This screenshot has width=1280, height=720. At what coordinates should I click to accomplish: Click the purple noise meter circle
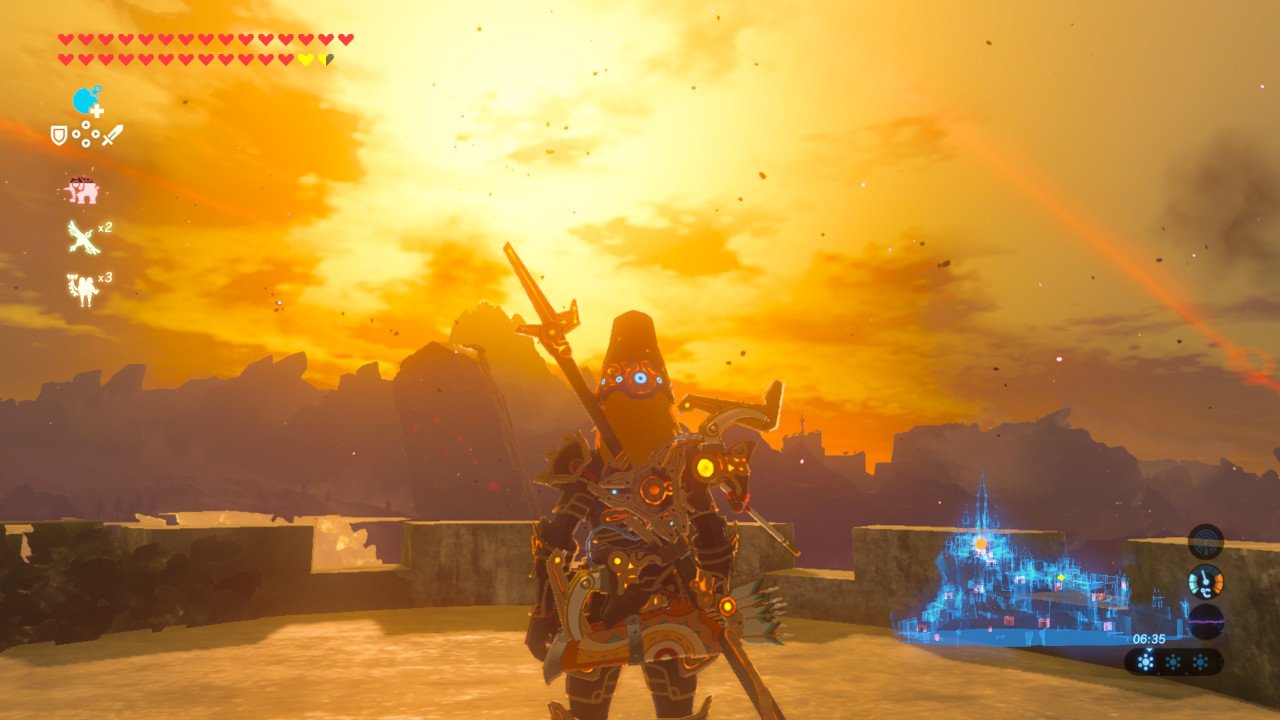(1206, 622)
